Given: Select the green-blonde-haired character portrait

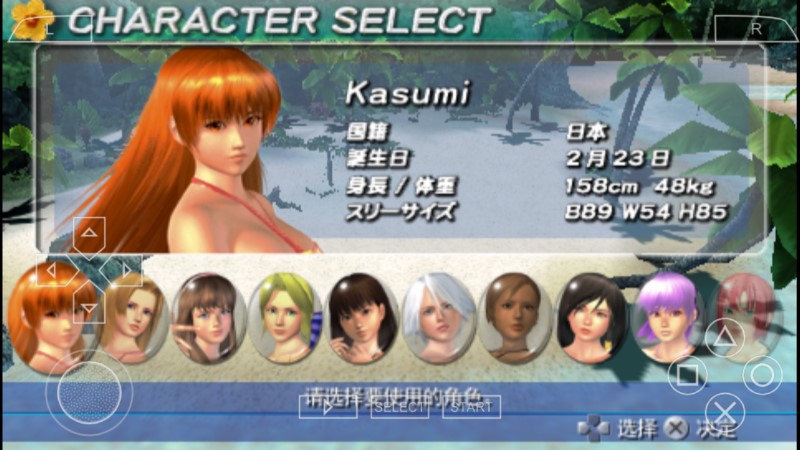Looking at the screenshot, I should coord(285,318).
